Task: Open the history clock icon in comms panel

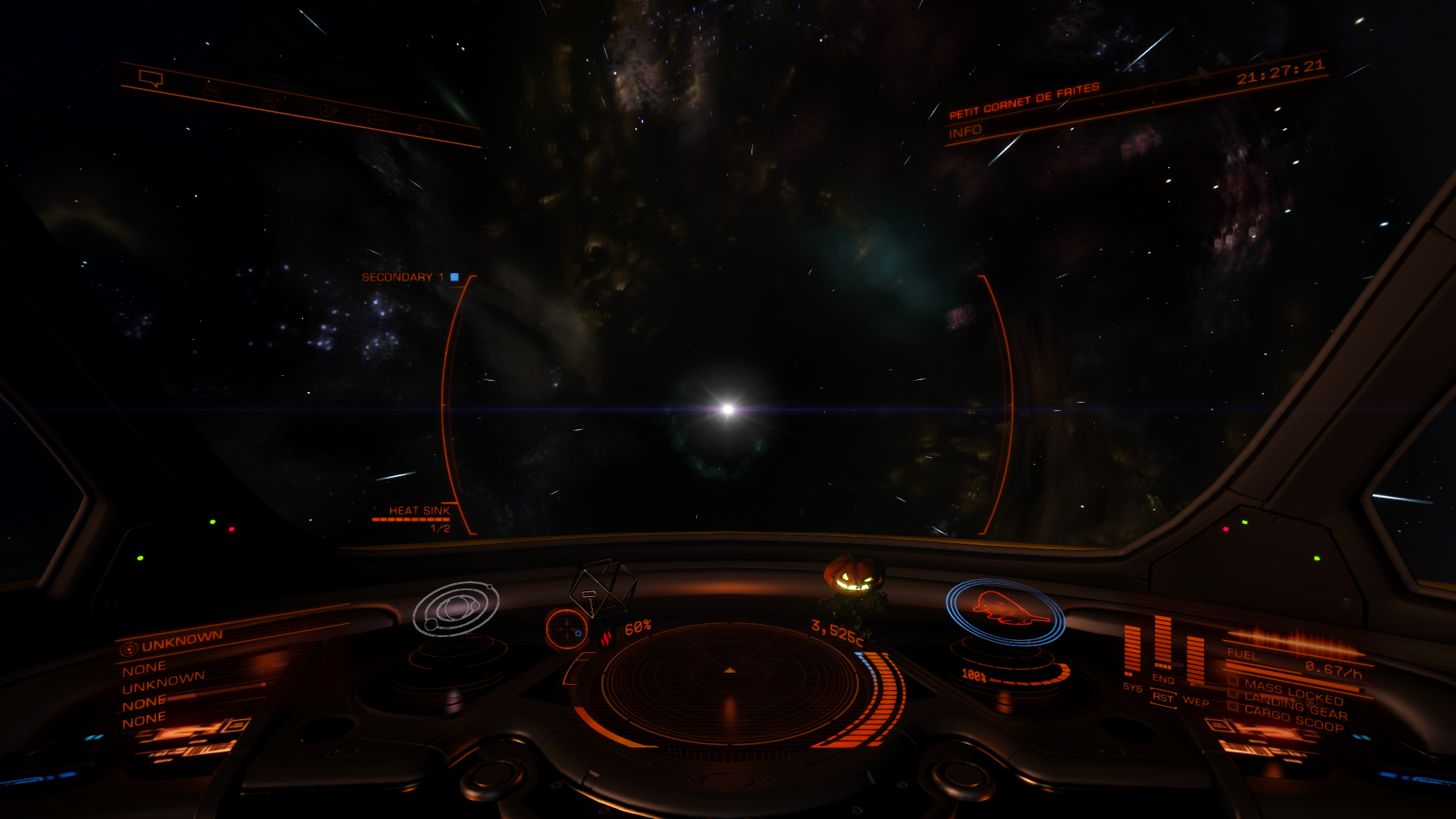Action: pyautogui.click(x=325, y=110)
